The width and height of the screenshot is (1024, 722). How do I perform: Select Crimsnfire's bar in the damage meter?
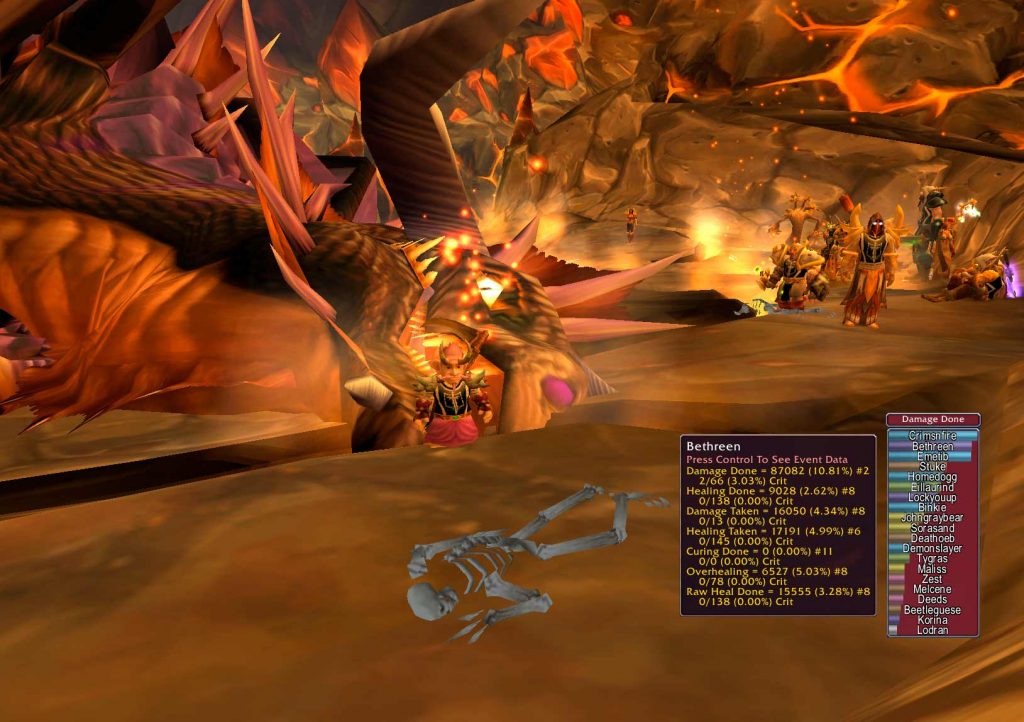click(x=932, y=436)
